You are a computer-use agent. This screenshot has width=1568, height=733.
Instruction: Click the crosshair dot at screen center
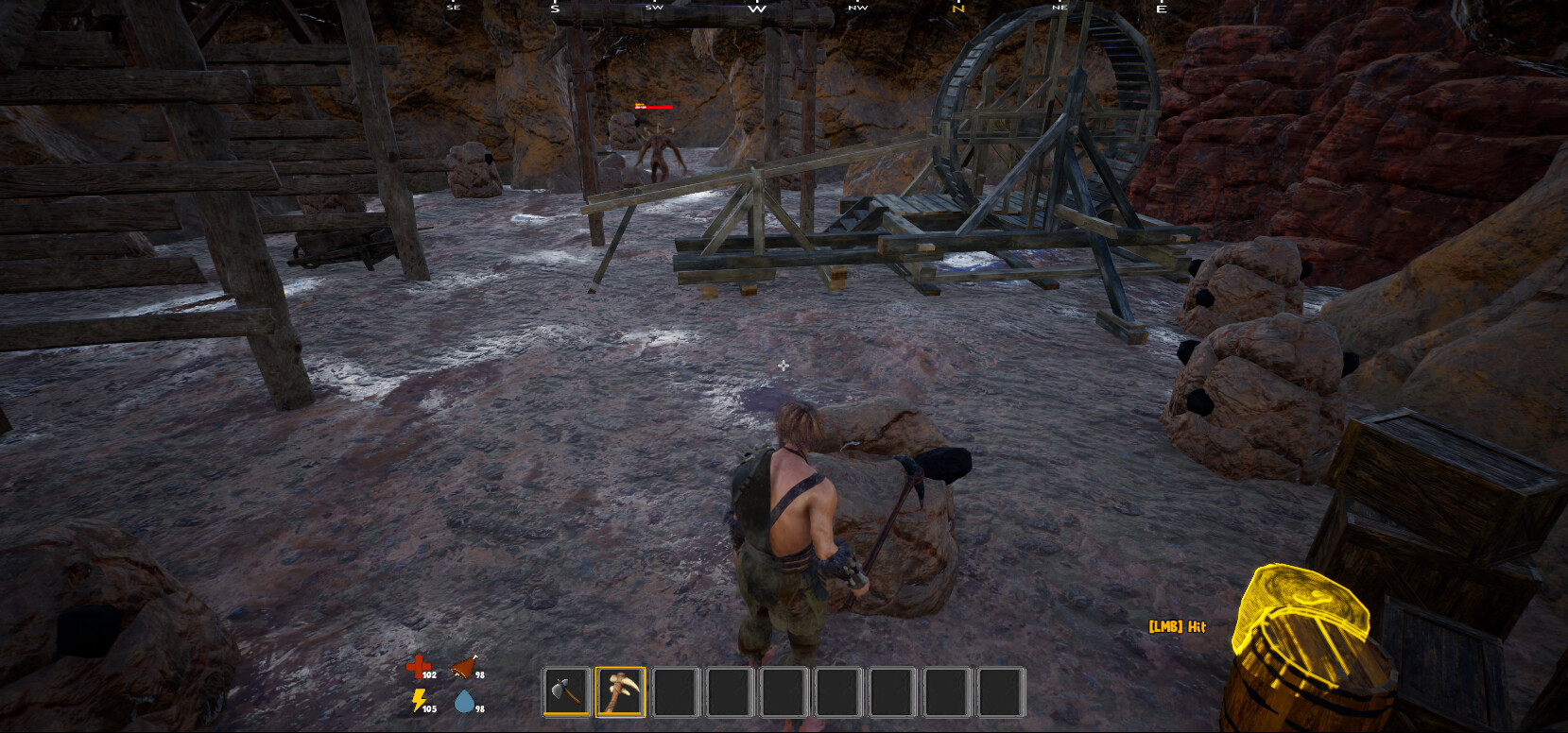(784, 366)
